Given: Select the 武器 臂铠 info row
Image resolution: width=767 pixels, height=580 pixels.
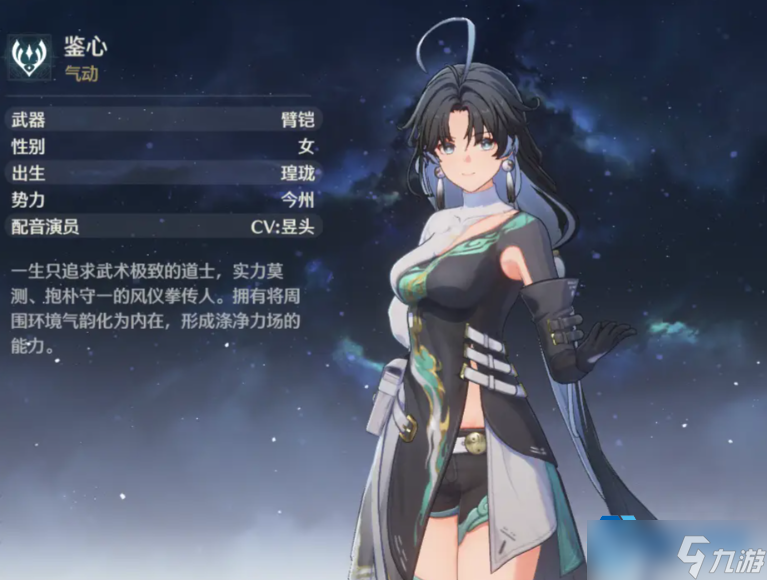Looking at the screenshot, I should point(162,121).
